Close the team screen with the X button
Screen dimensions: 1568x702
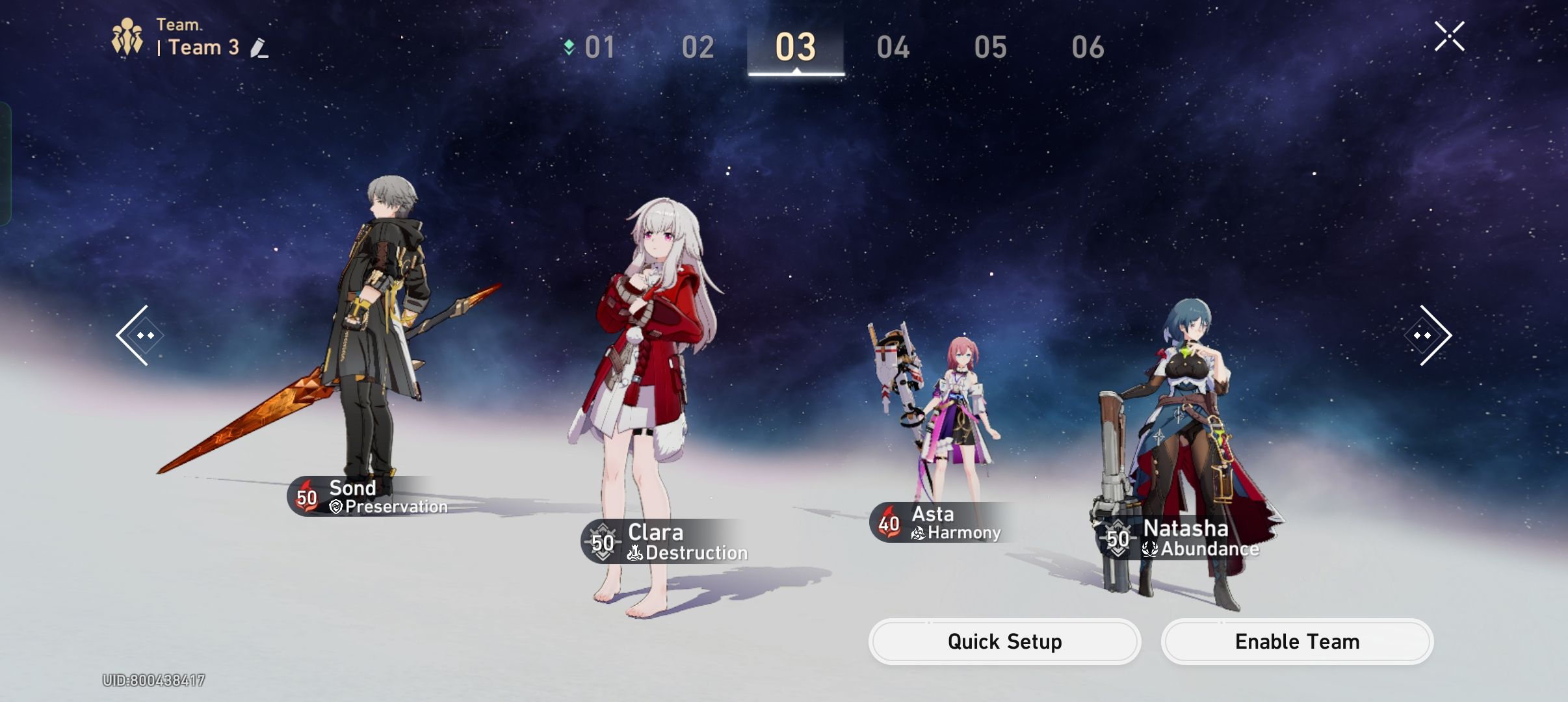1450,36
